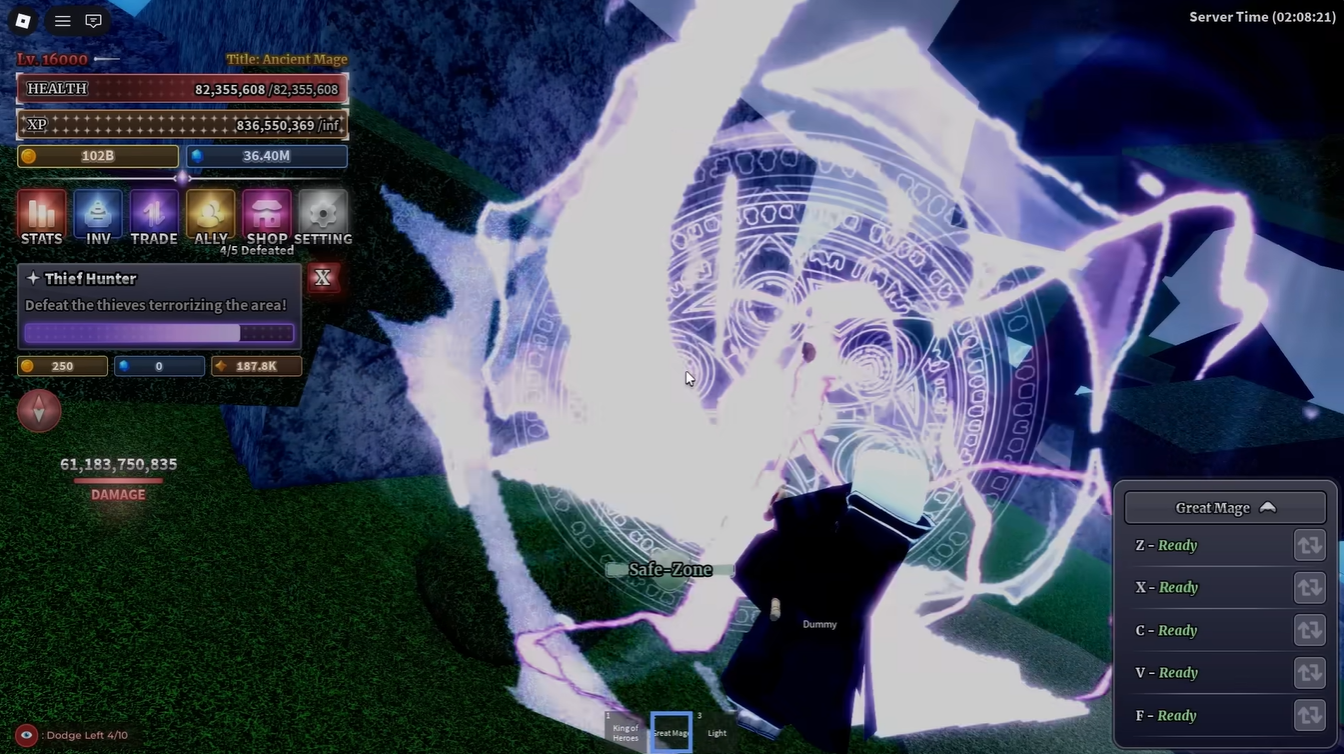Toggle the swap arrows for Z ability

click(1310, 545)
